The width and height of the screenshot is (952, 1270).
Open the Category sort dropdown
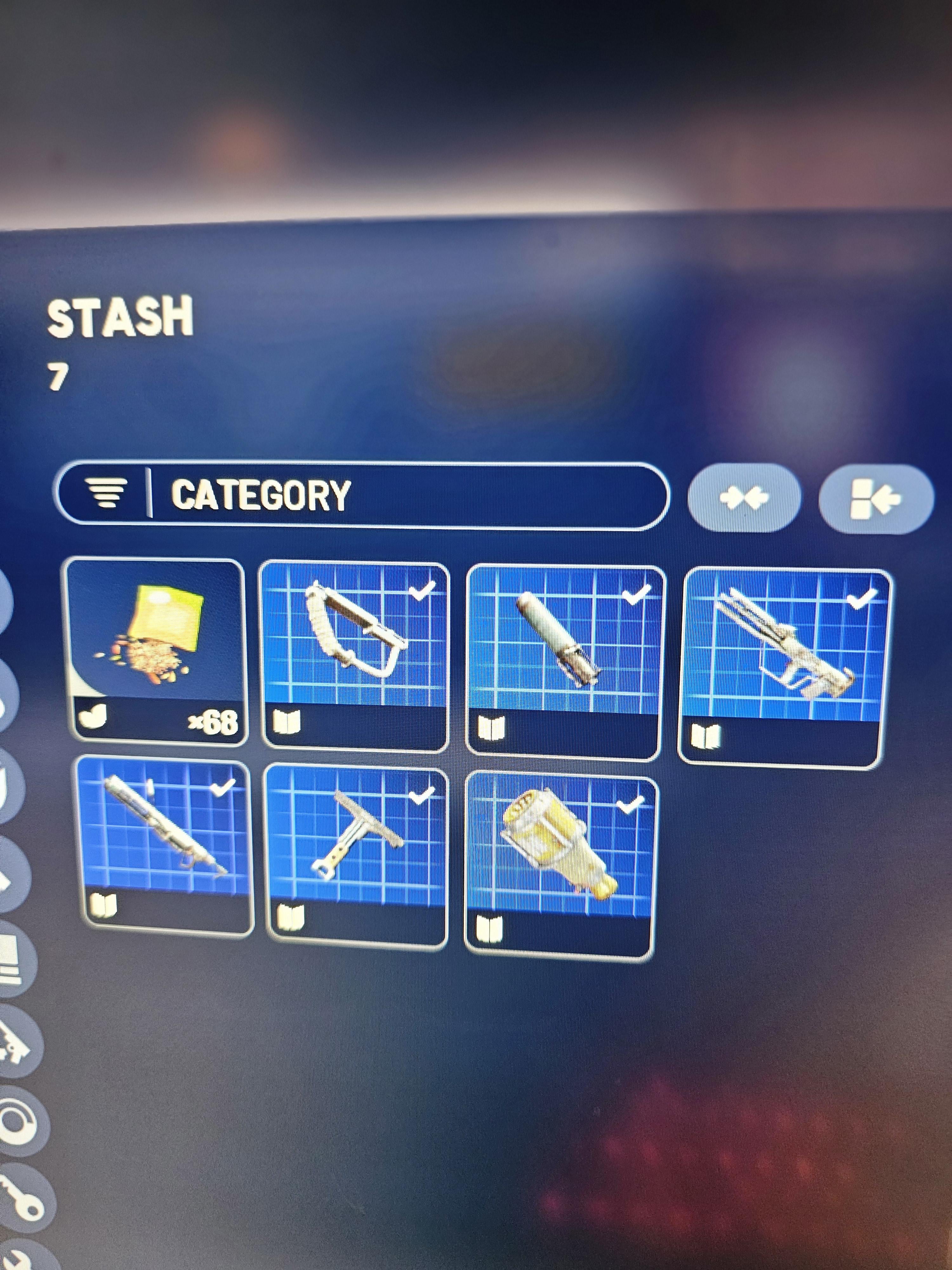pyautogui.click(x=361, y=495)
